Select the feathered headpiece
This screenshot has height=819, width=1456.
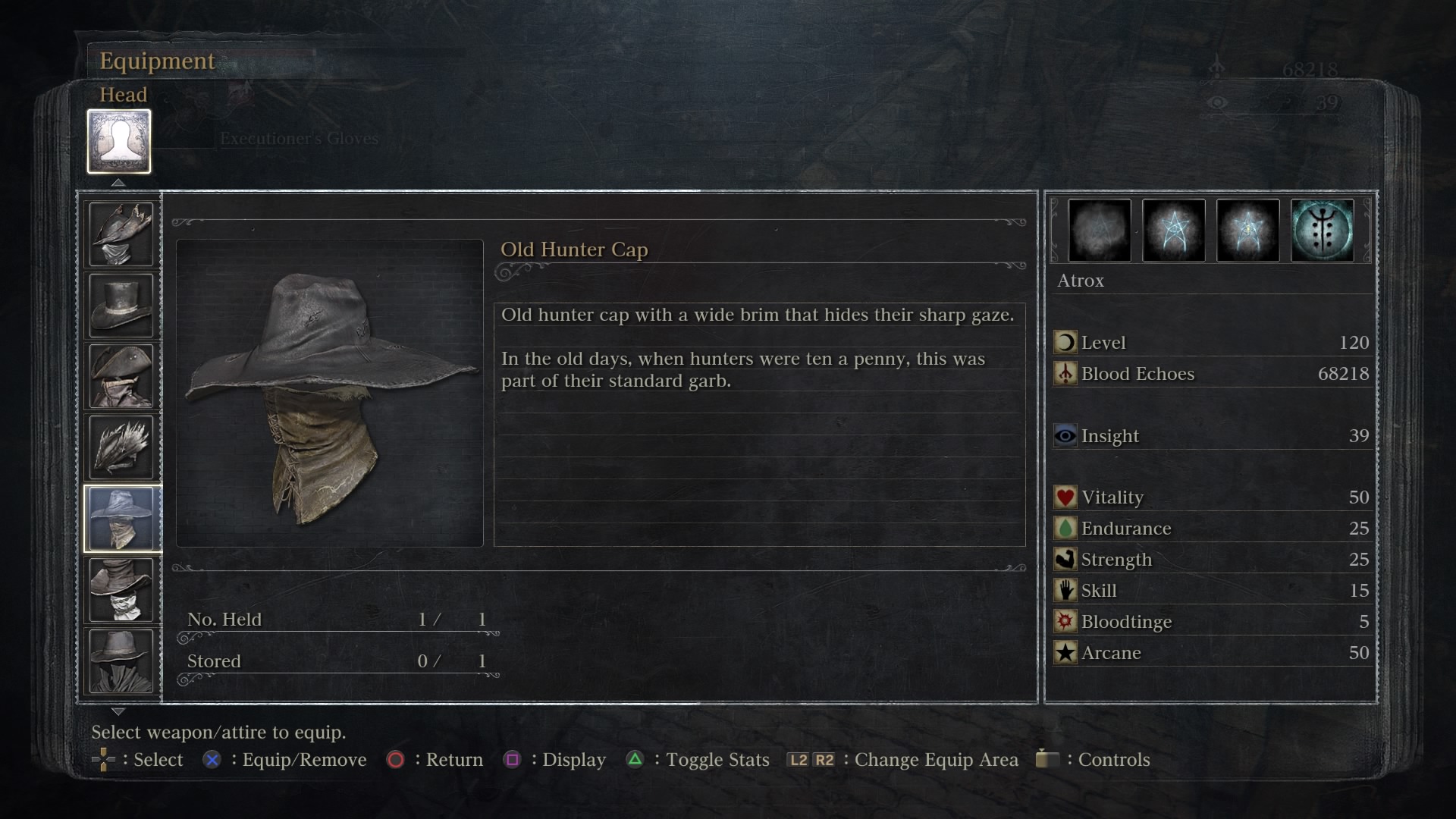click(x=121, y=447)
